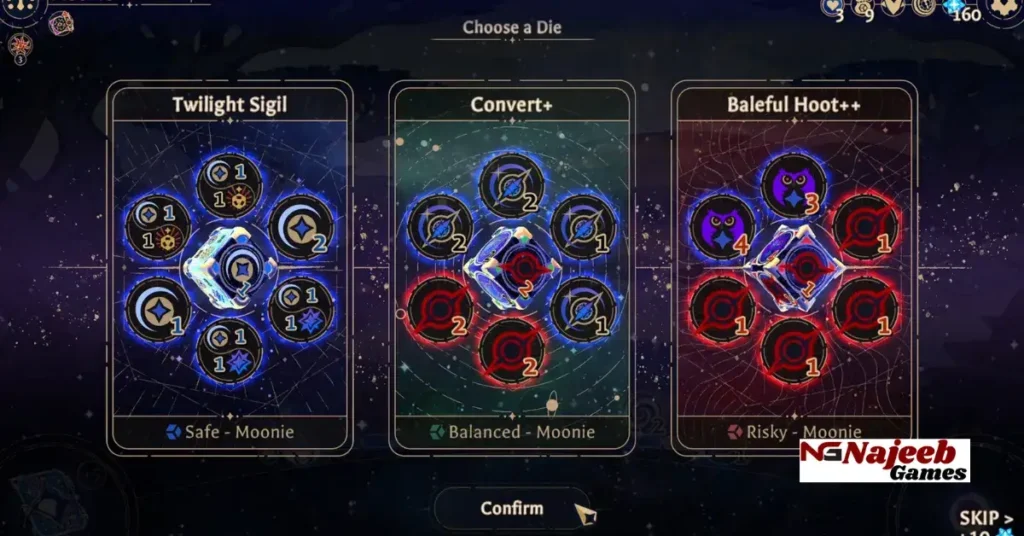Select the Convert+ die card
Viewport: 1024px width, 536px height.
point(511,268)
